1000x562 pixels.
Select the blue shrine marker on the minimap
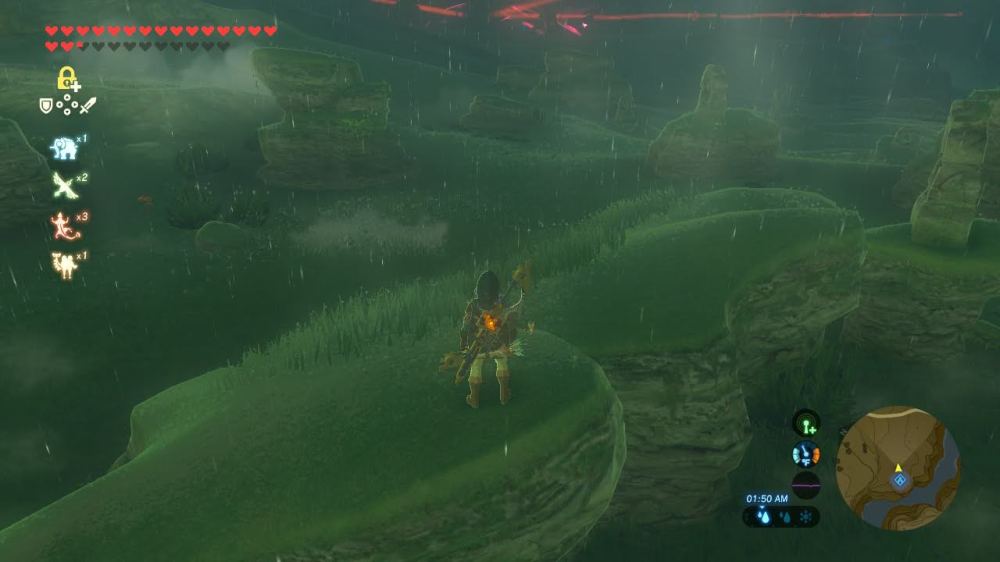click(x=900, y=481)
